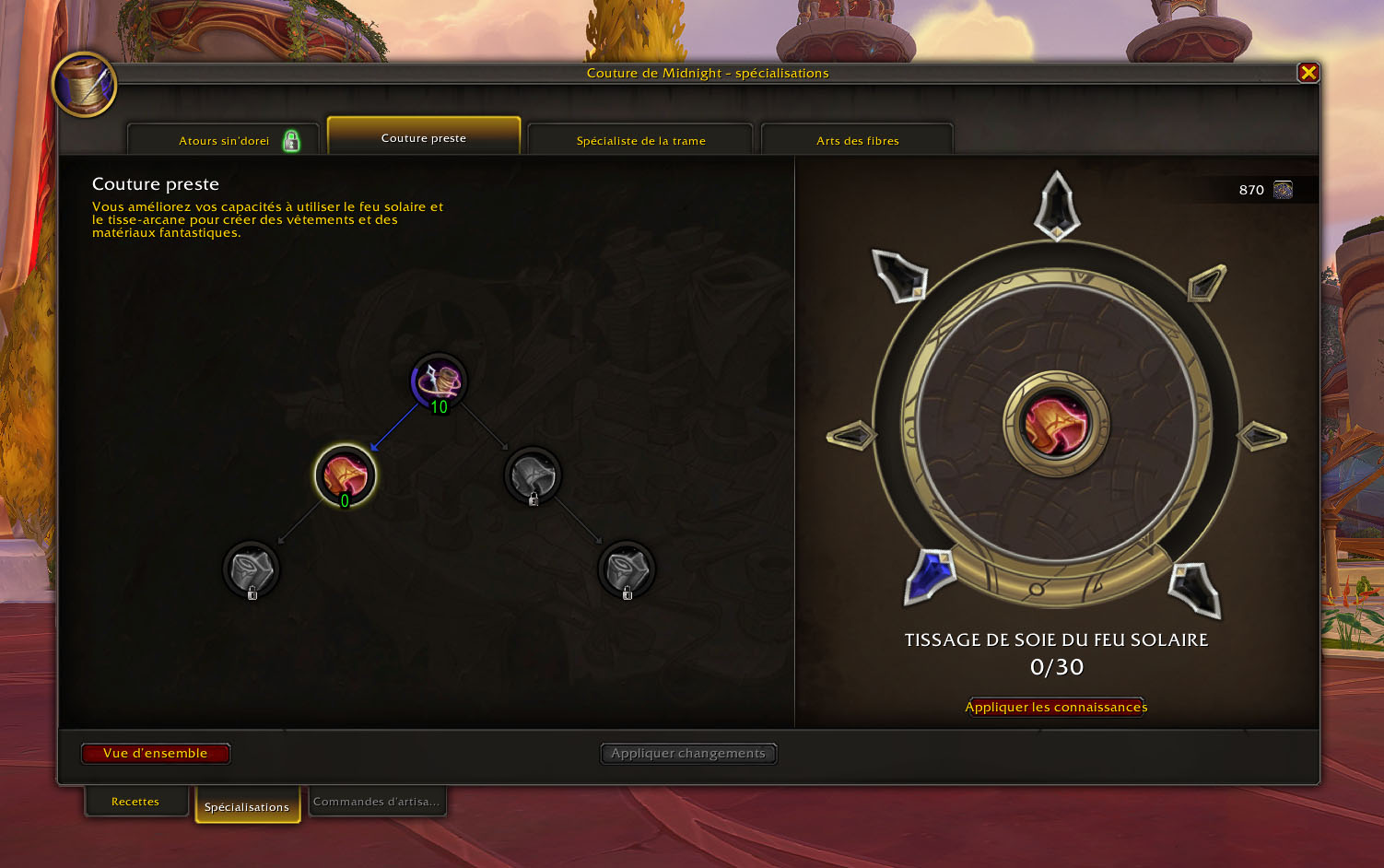
Task: Select the root thread spool node
Action: tap(439, 381)
